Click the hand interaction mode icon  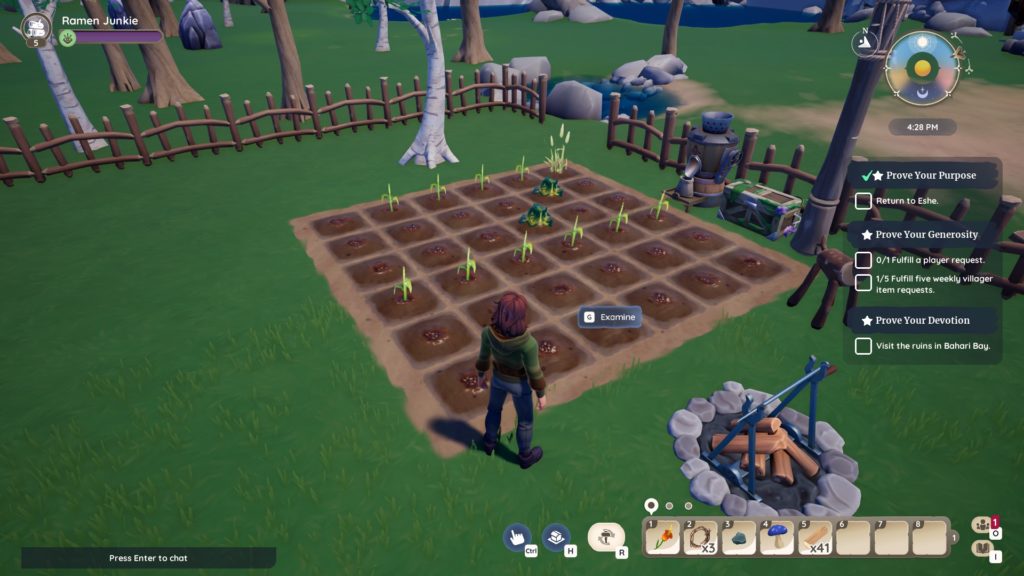pyautogui.click(x=516, y=537)
